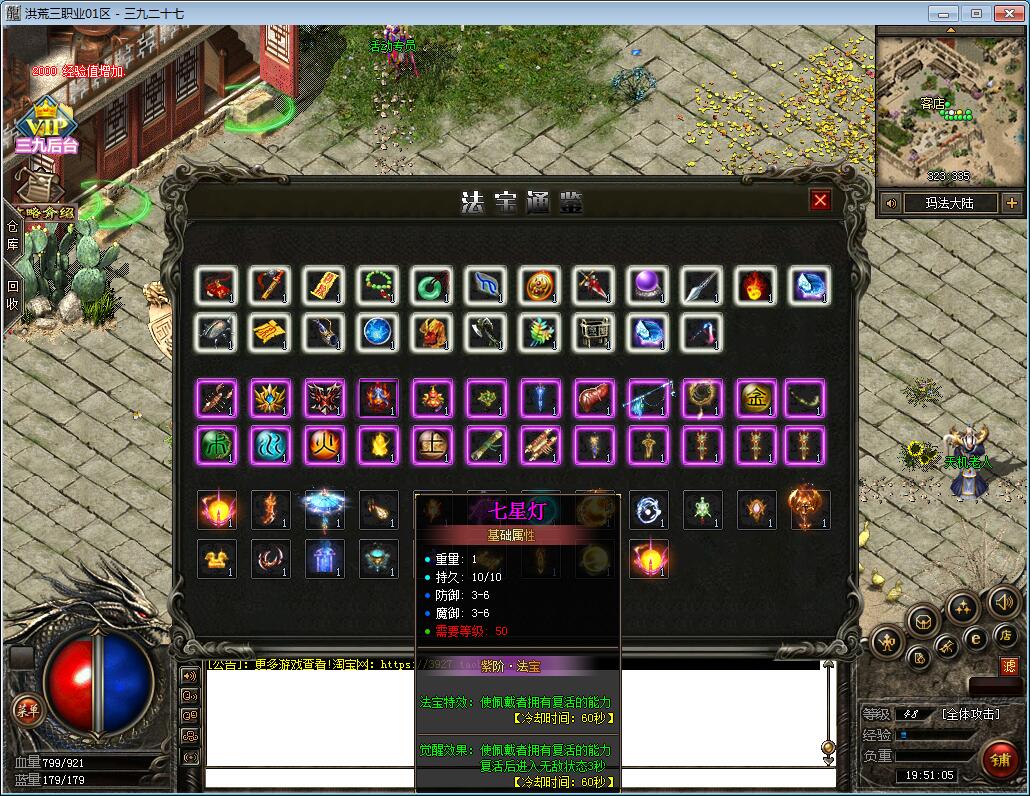Screen dimensions: 1030x796
Task: Maximize the game window
Action: (976, 13)
